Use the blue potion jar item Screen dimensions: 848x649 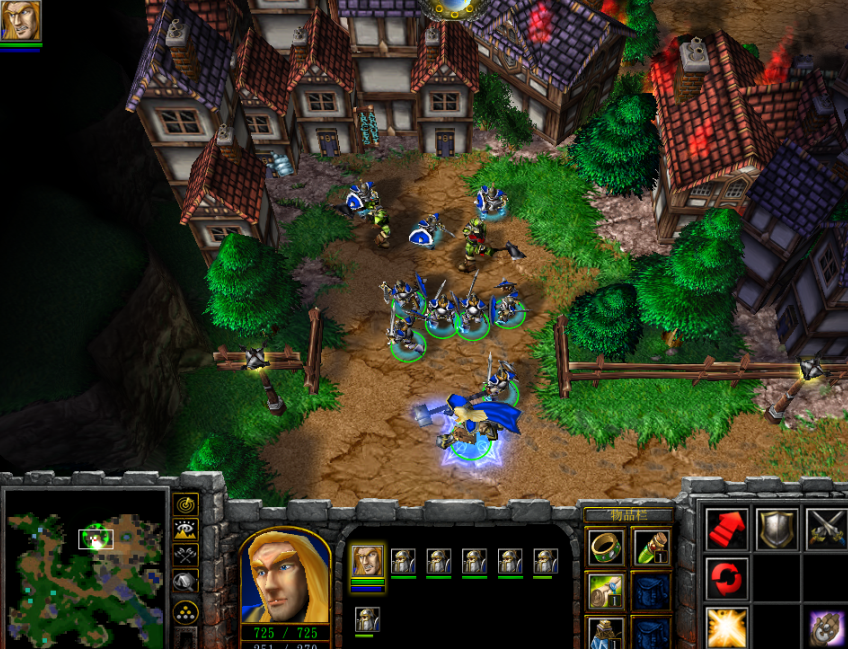point(605,632)
